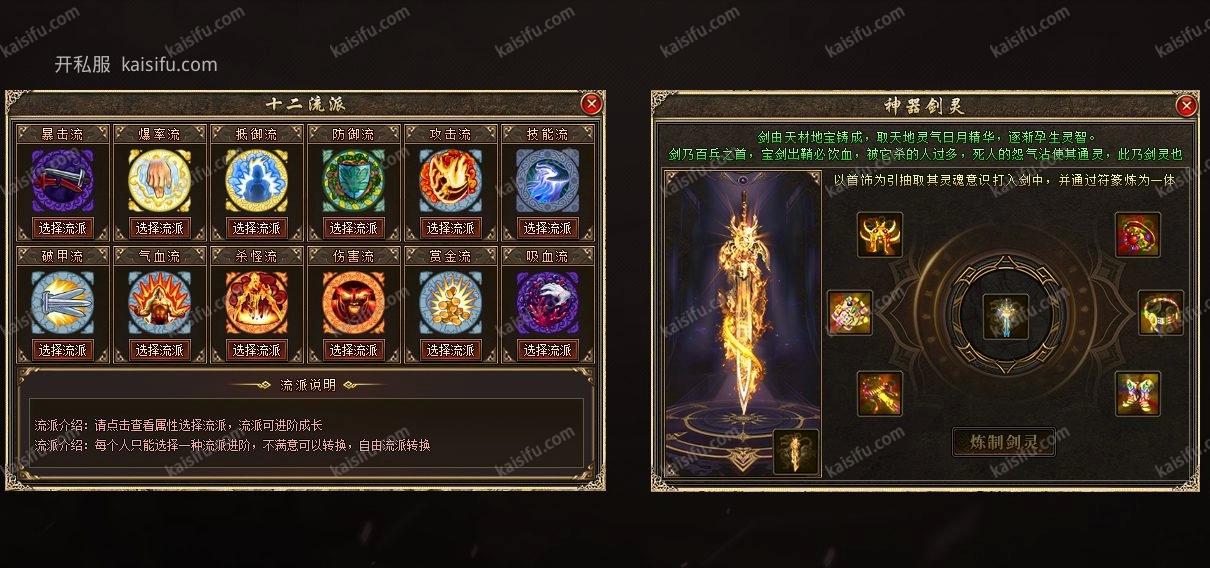Choose 选择流派 for 吸血流

[x=548, y=350]
